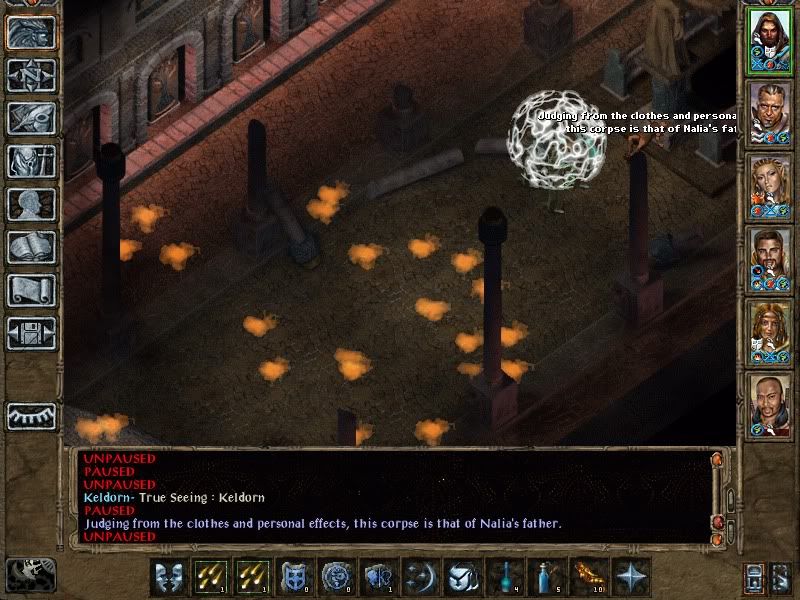
Task: Click the return to game helmet button
Action: 31,33
